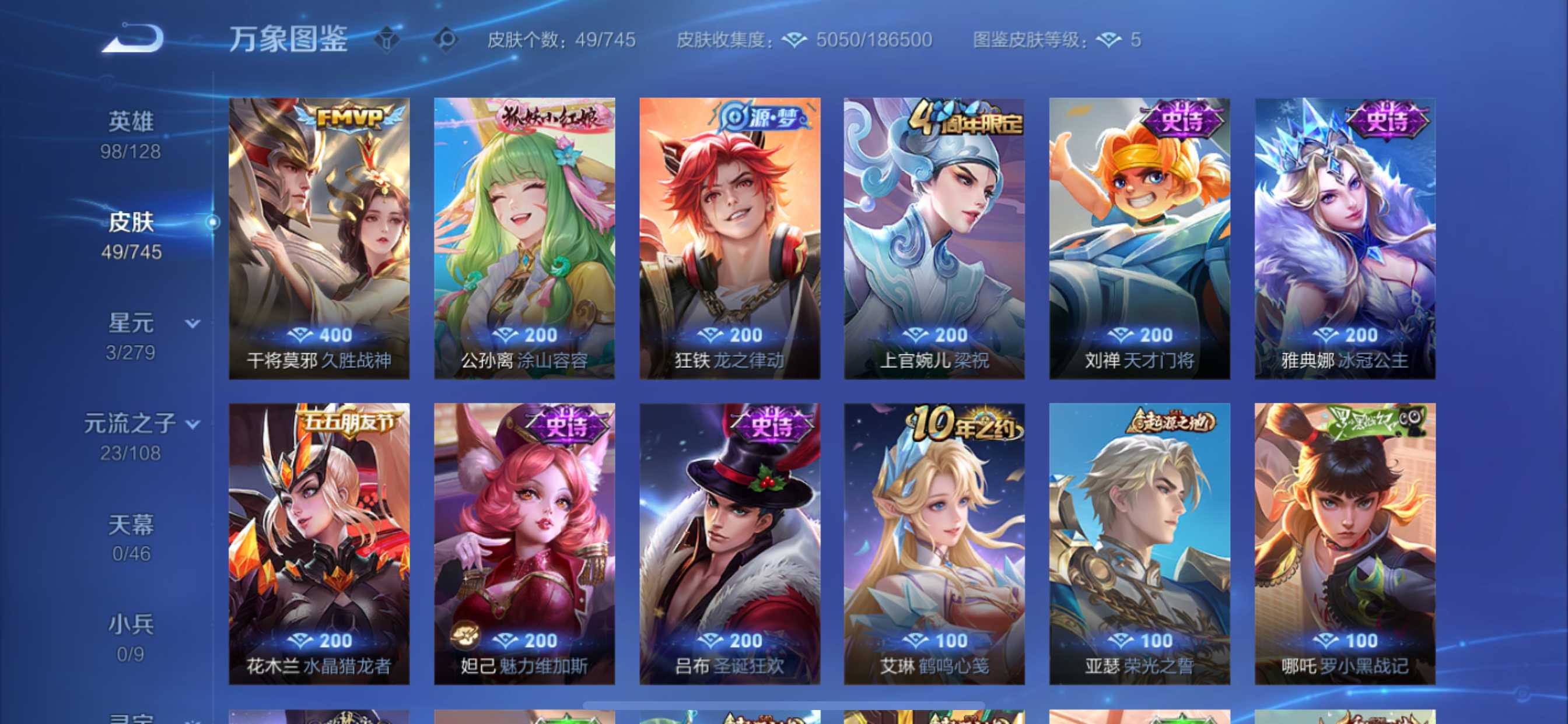The height and width of the screenshot is (724, 1568).
Task: Select the 干将莫邪 久胜战神 skin card
Action: coord(319,238)
